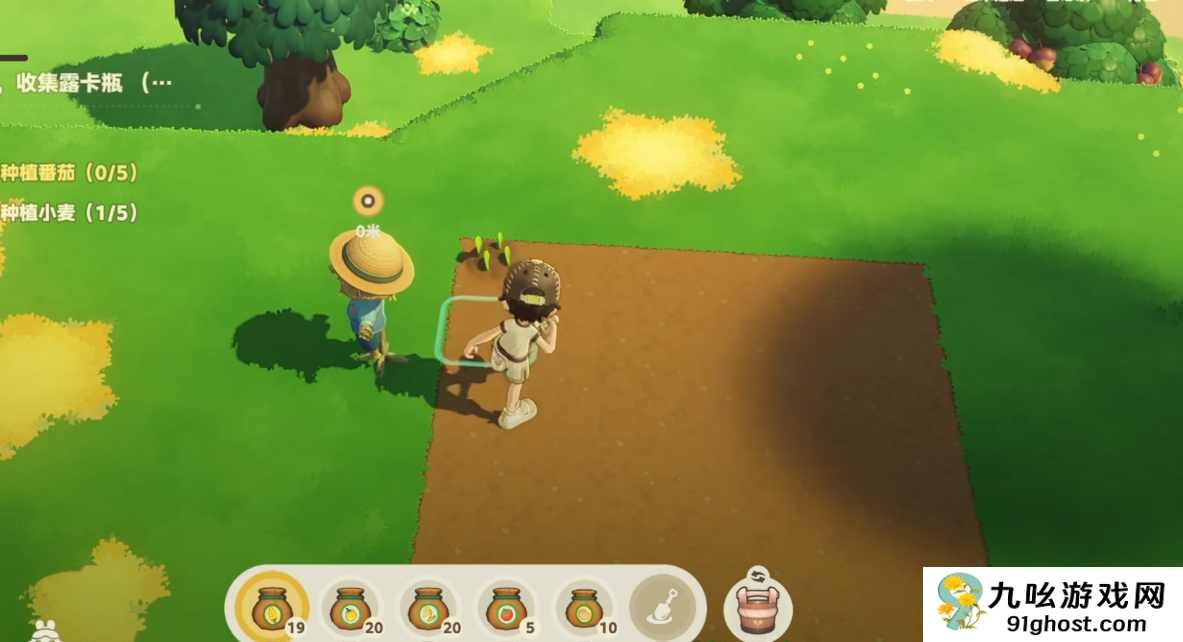This screenshot has width=1183, height=642.
Task: Open the plant tomatoes (0/5) objective
Action: pos(68,172)
